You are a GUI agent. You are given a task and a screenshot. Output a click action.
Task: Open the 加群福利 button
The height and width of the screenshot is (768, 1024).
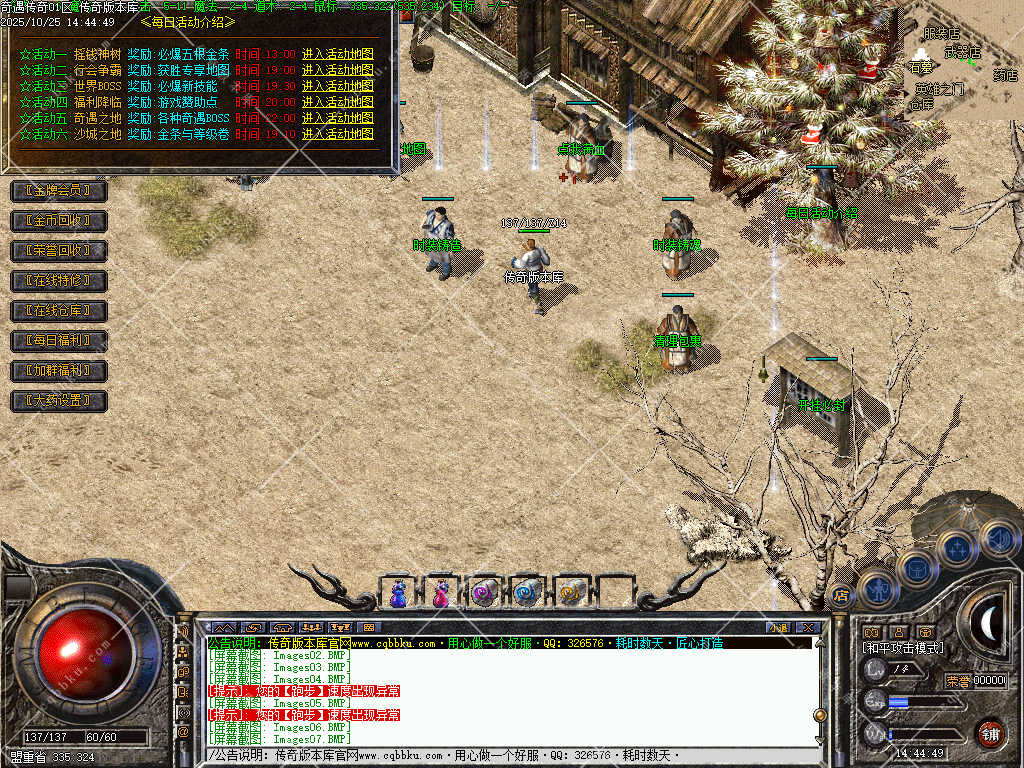pos(58,370)
